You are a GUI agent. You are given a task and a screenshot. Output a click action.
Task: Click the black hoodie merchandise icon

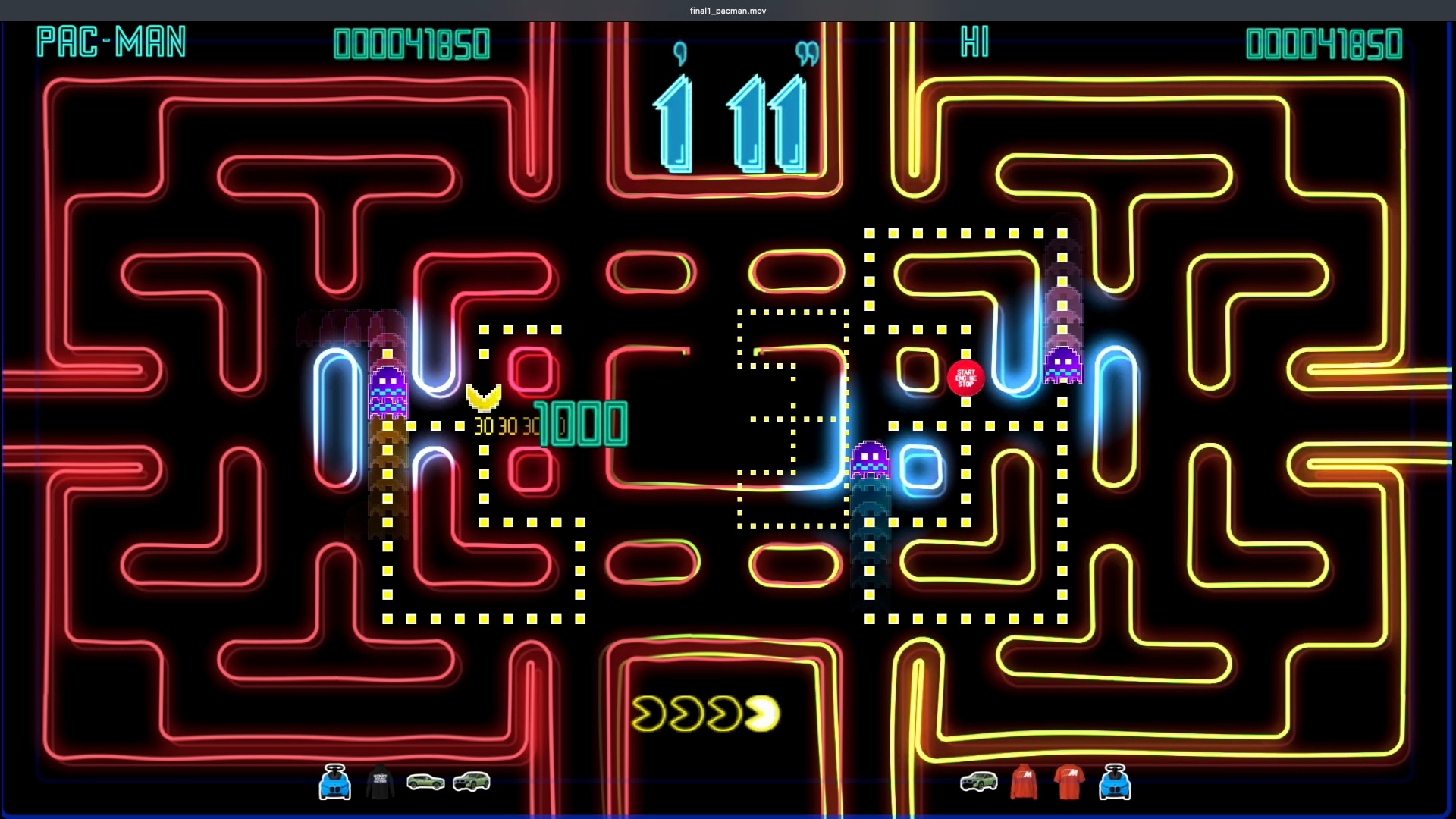click(x=380, y=783)
